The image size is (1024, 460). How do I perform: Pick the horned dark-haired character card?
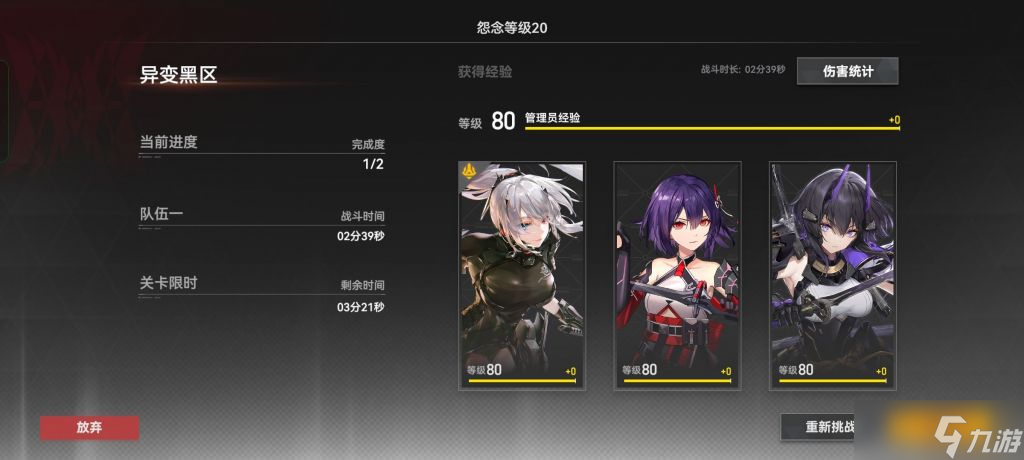pyautogui.click(x=832, y=274)
